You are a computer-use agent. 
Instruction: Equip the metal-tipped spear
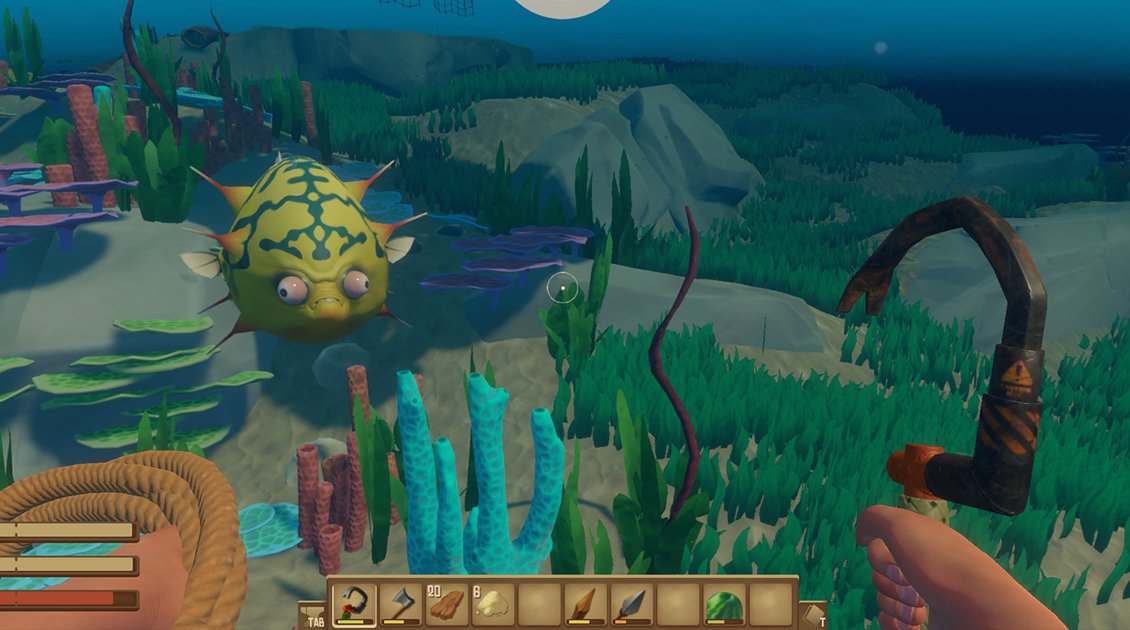(632, 603)
